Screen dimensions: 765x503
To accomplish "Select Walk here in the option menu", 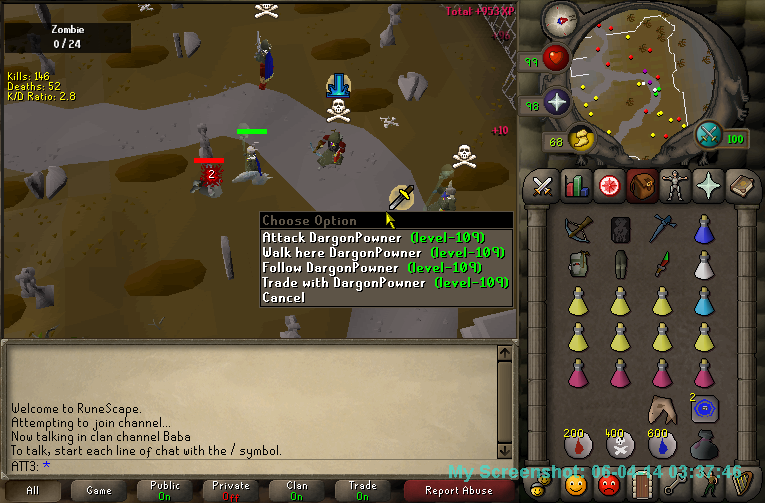I will 372,253.
